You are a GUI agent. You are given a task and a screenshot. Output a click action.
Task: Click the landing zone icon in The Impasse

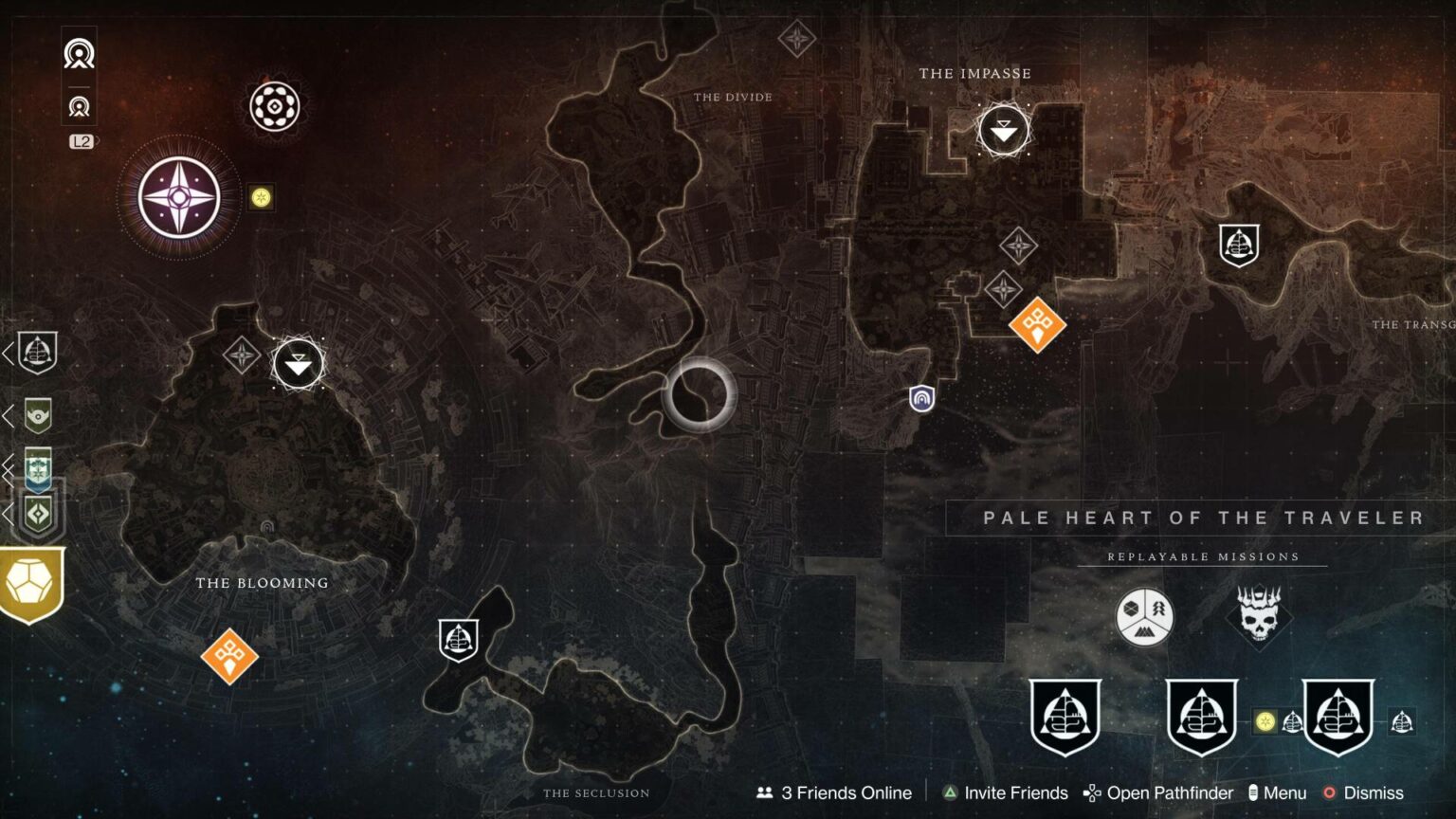tap(1003, 129)
